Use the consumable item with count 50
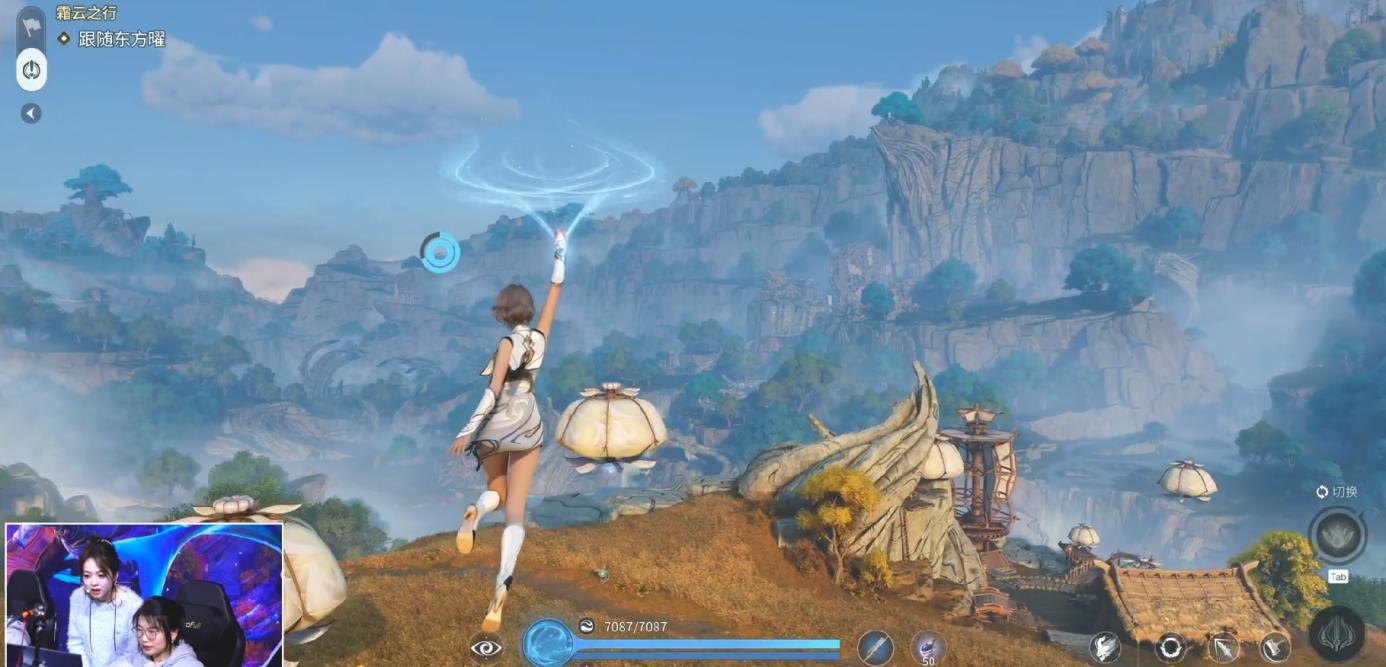Image resolution: width=1386 pixels, height=667 pixels. click(x=928, y=647)
